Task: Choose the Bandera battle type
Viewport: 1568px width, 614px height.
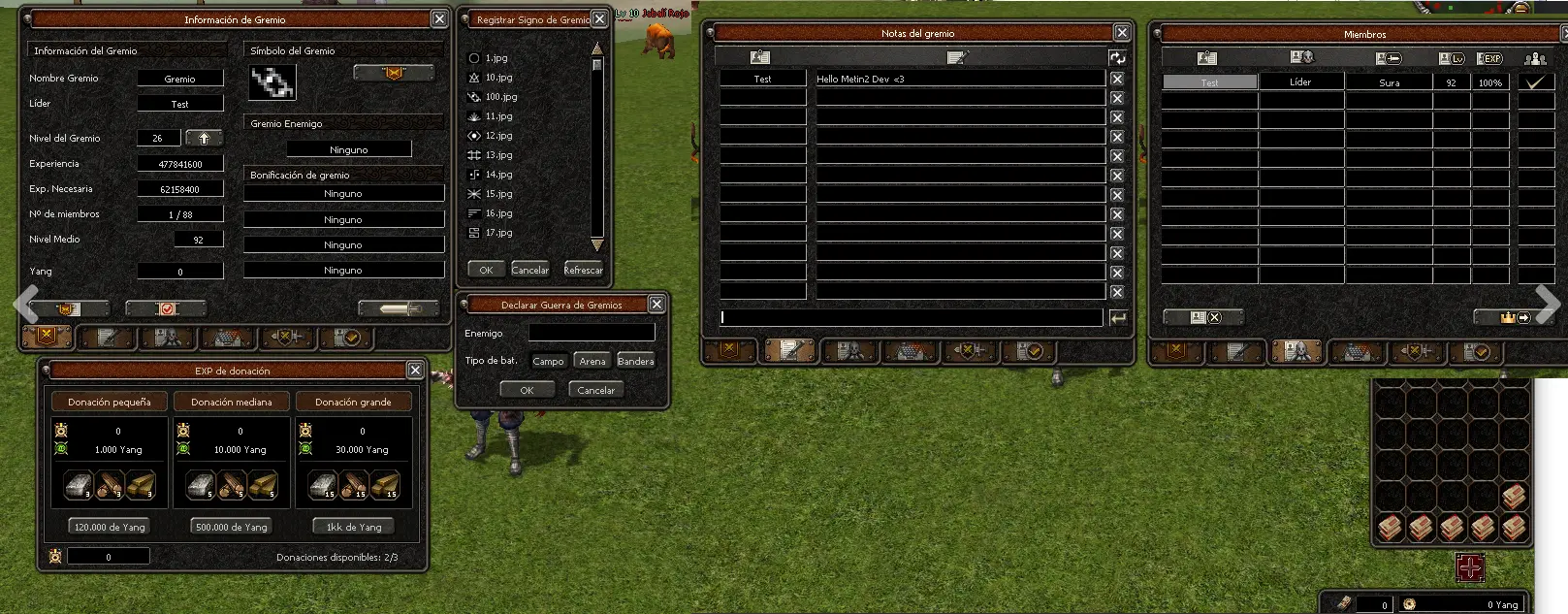Action: coord(635,361)
